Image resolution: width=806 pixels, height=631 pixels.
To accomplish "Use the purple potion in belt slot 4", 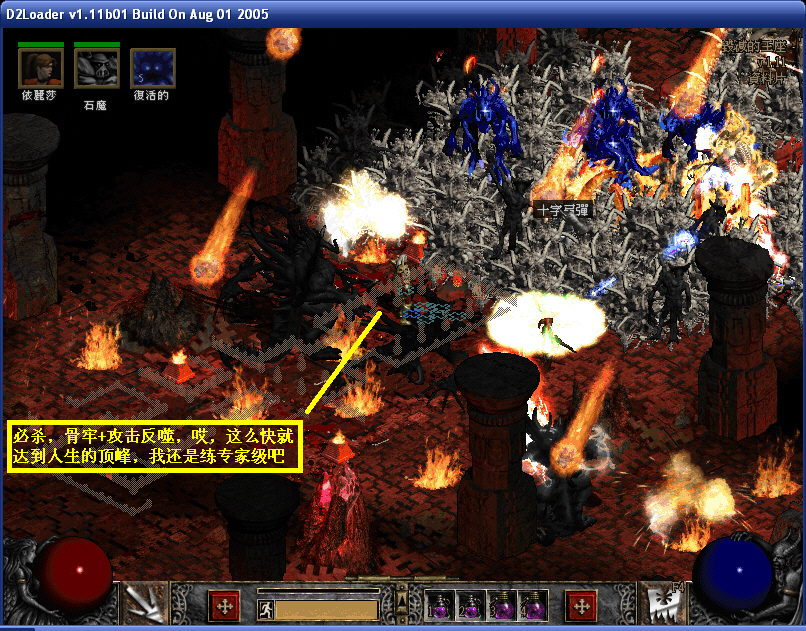I will (533, 606).
